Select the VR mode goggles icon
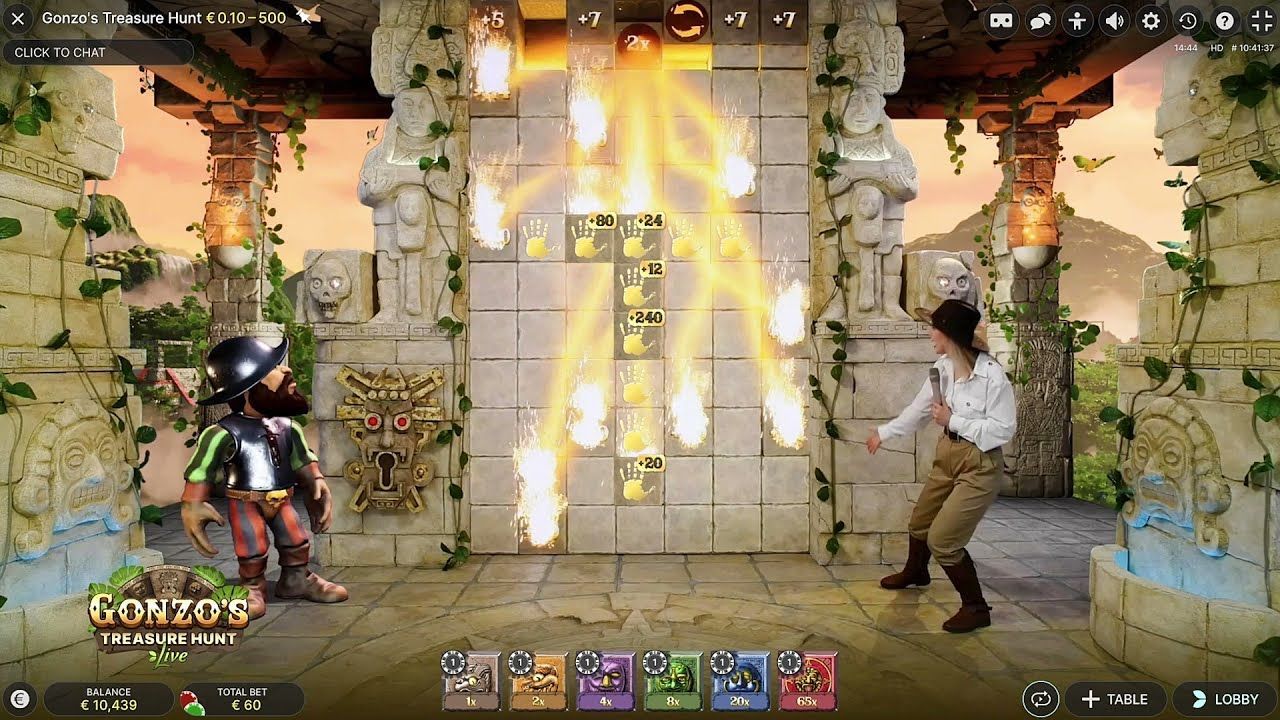Image resolution: width=1280 pixels, height=720 pixels. tap(1001, 19)
